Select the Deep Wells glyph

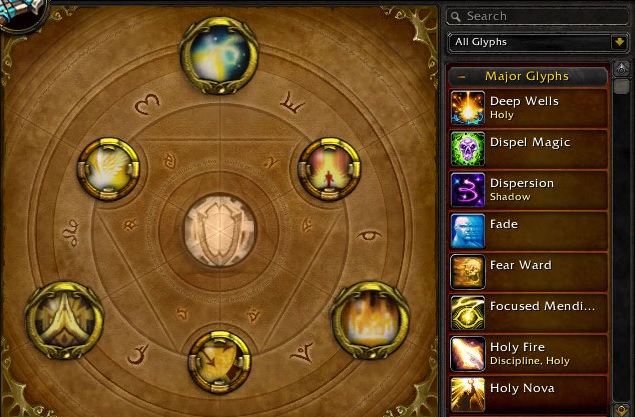528,108
